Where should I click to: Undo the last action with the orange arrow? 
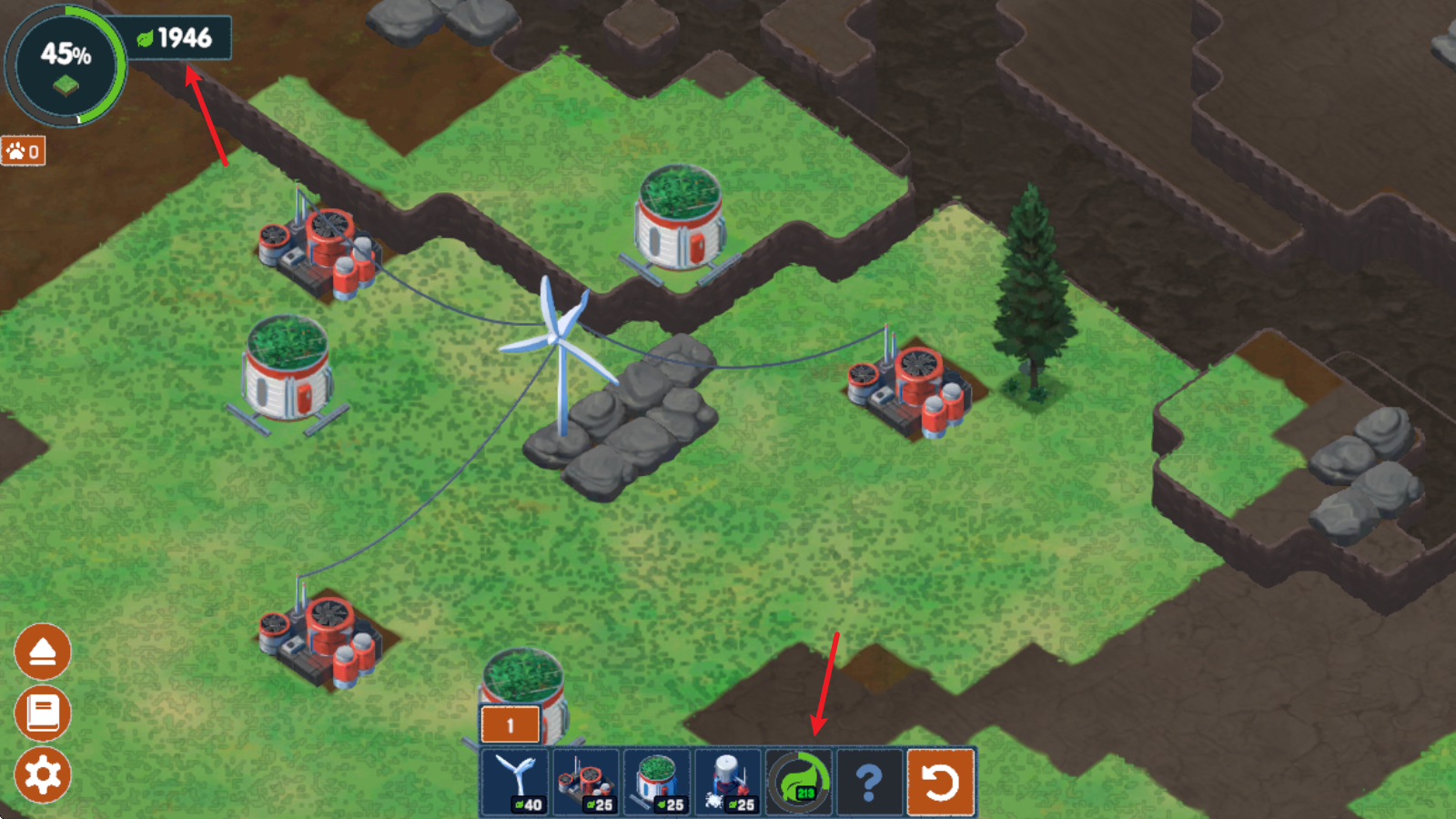pos(941,781)
